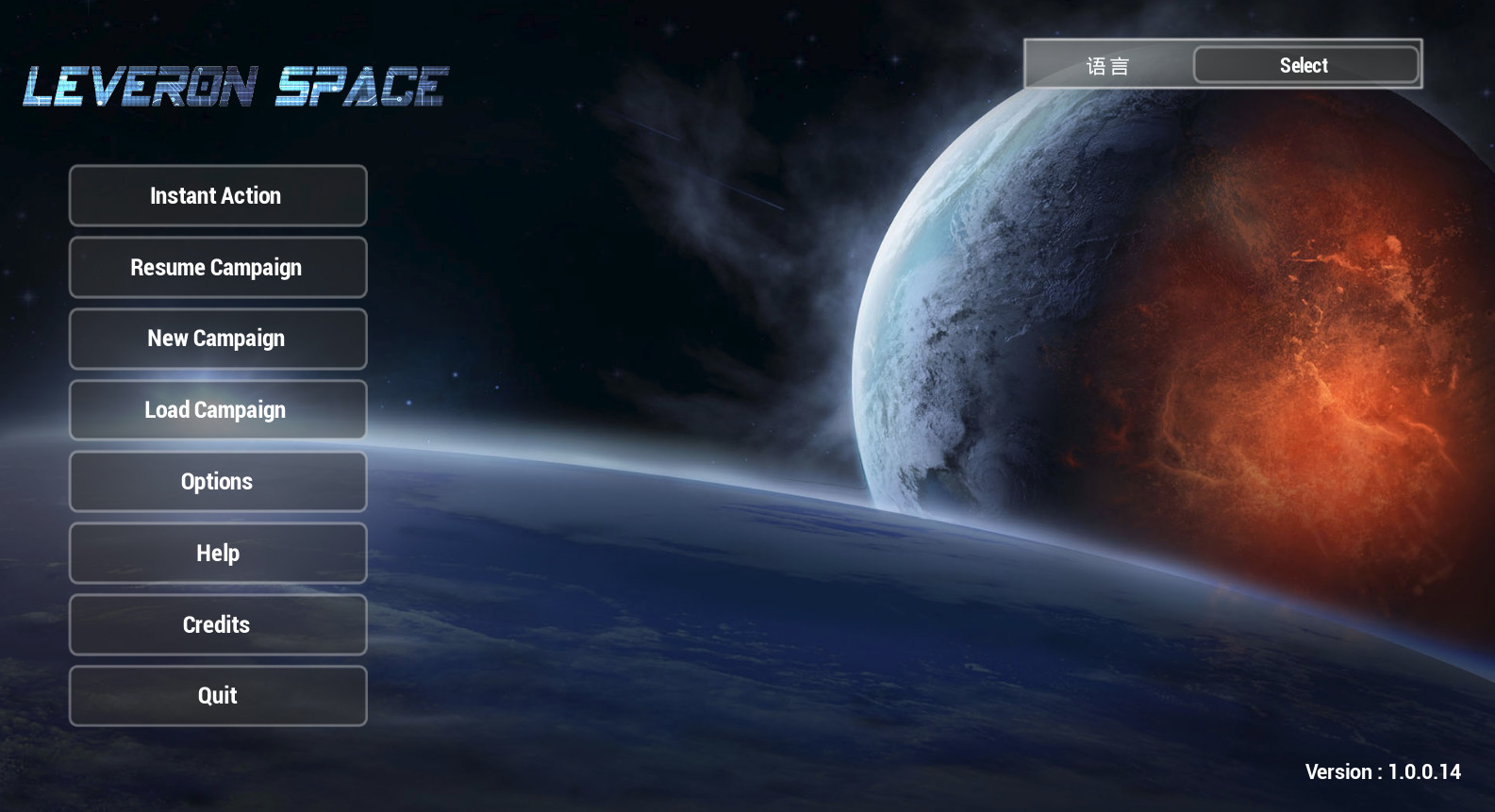Launch a fresh campaign via New Campaign

coord(217,338)
